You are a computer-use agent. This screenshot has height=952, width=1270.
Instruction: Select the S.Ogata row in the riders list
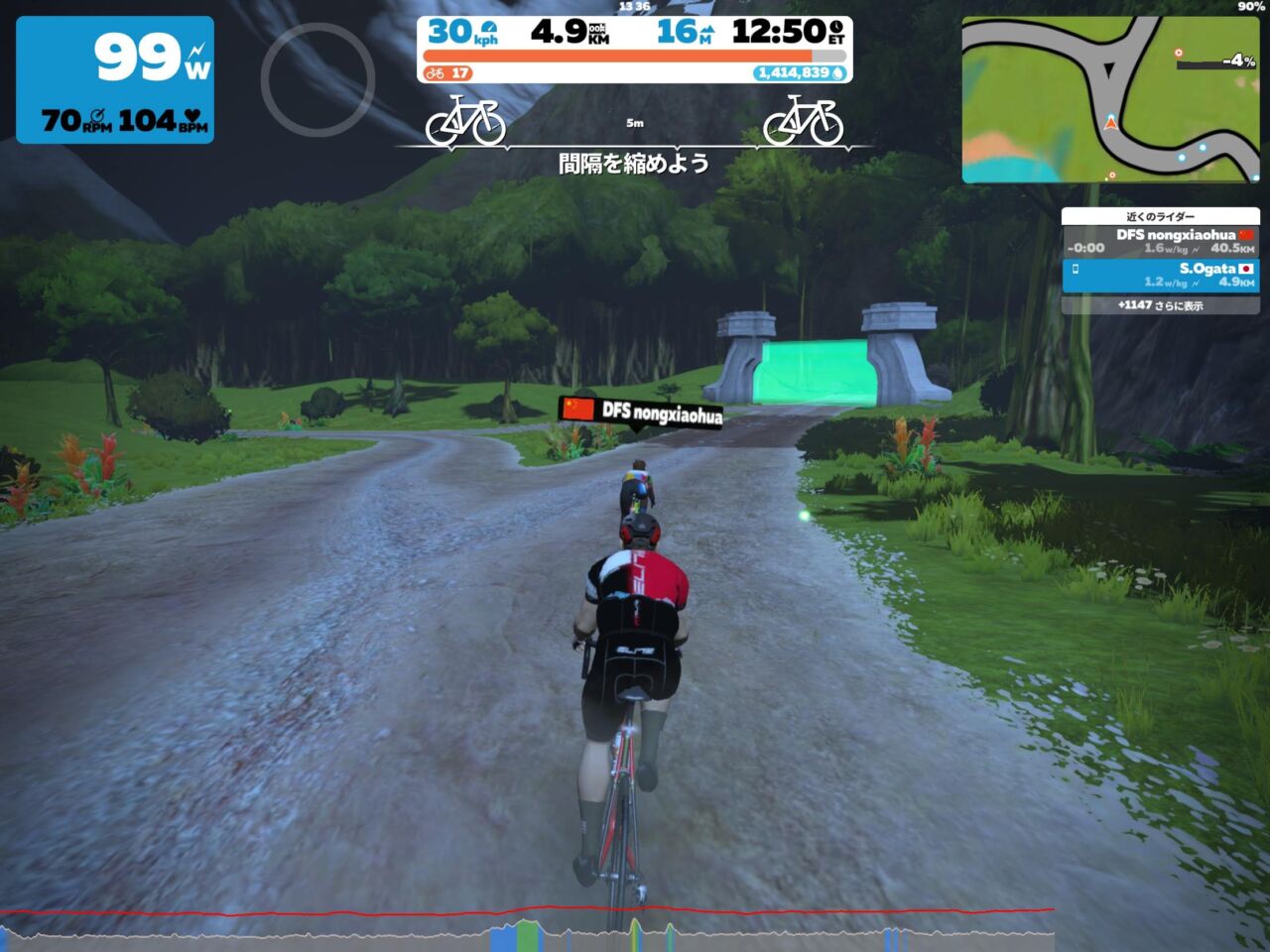click(x=1160, y=275)
